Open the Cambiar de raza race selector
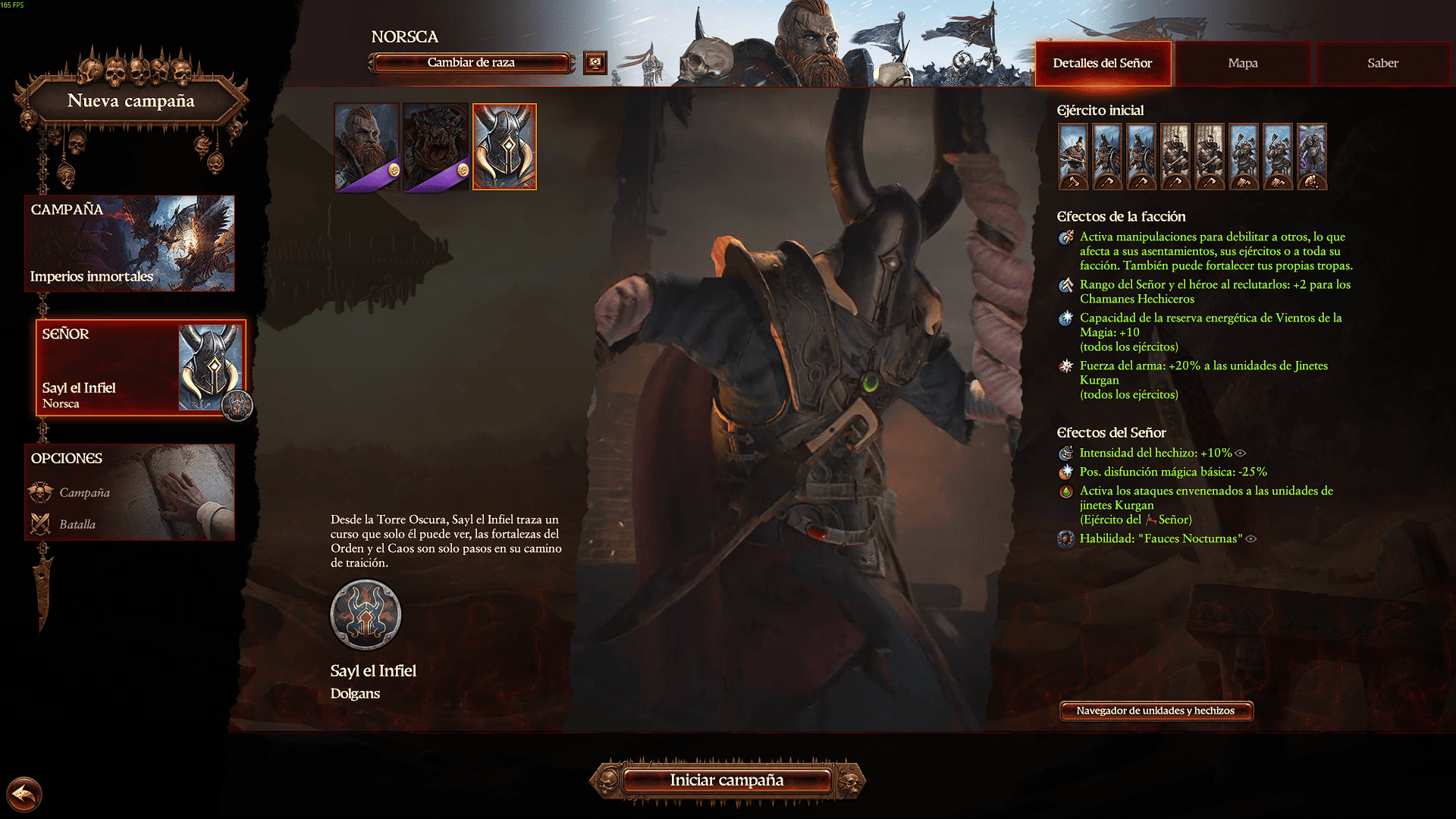Image resolution: width=1456 pixels, height=819 pixels. click(x=471, y=63)
